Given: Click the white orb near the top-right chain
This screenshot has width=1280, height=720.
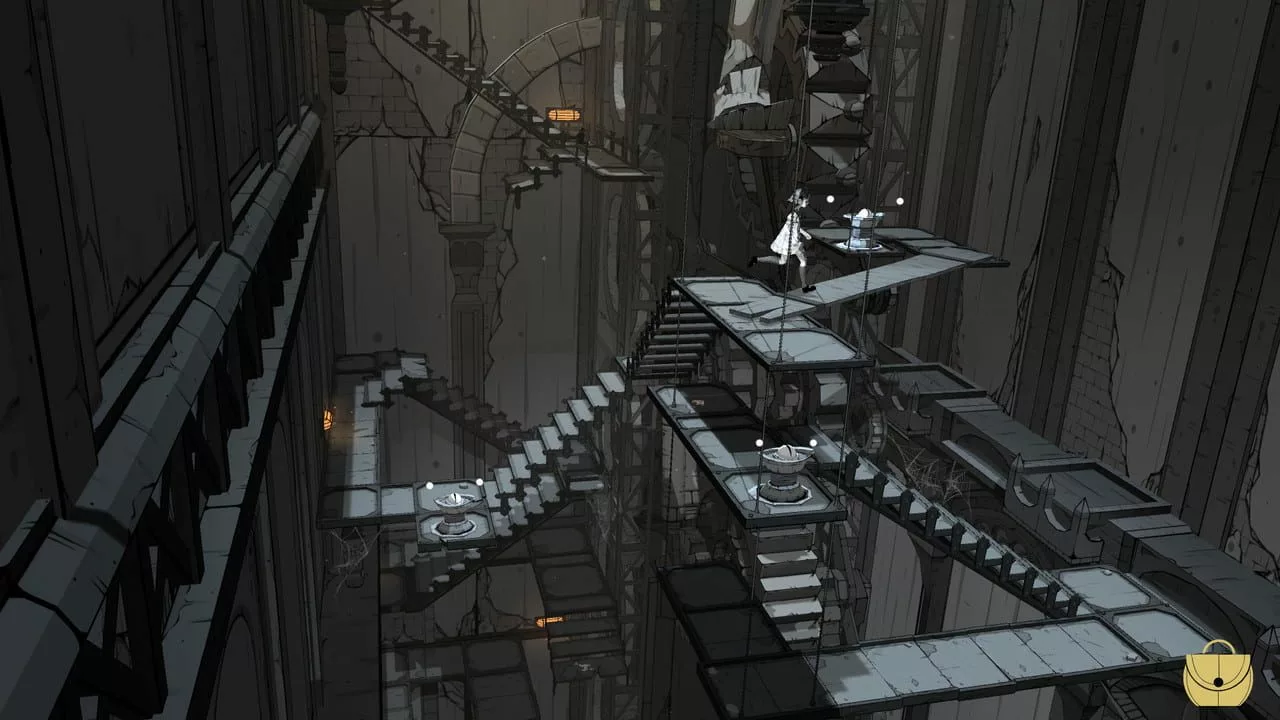Looking at the screenshot, I should click(900, 200).
